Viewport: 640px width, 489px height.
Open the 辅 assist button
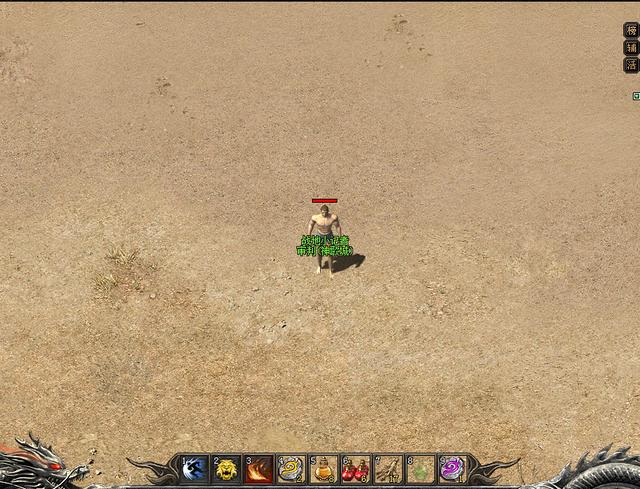click(x=631, y=47)
